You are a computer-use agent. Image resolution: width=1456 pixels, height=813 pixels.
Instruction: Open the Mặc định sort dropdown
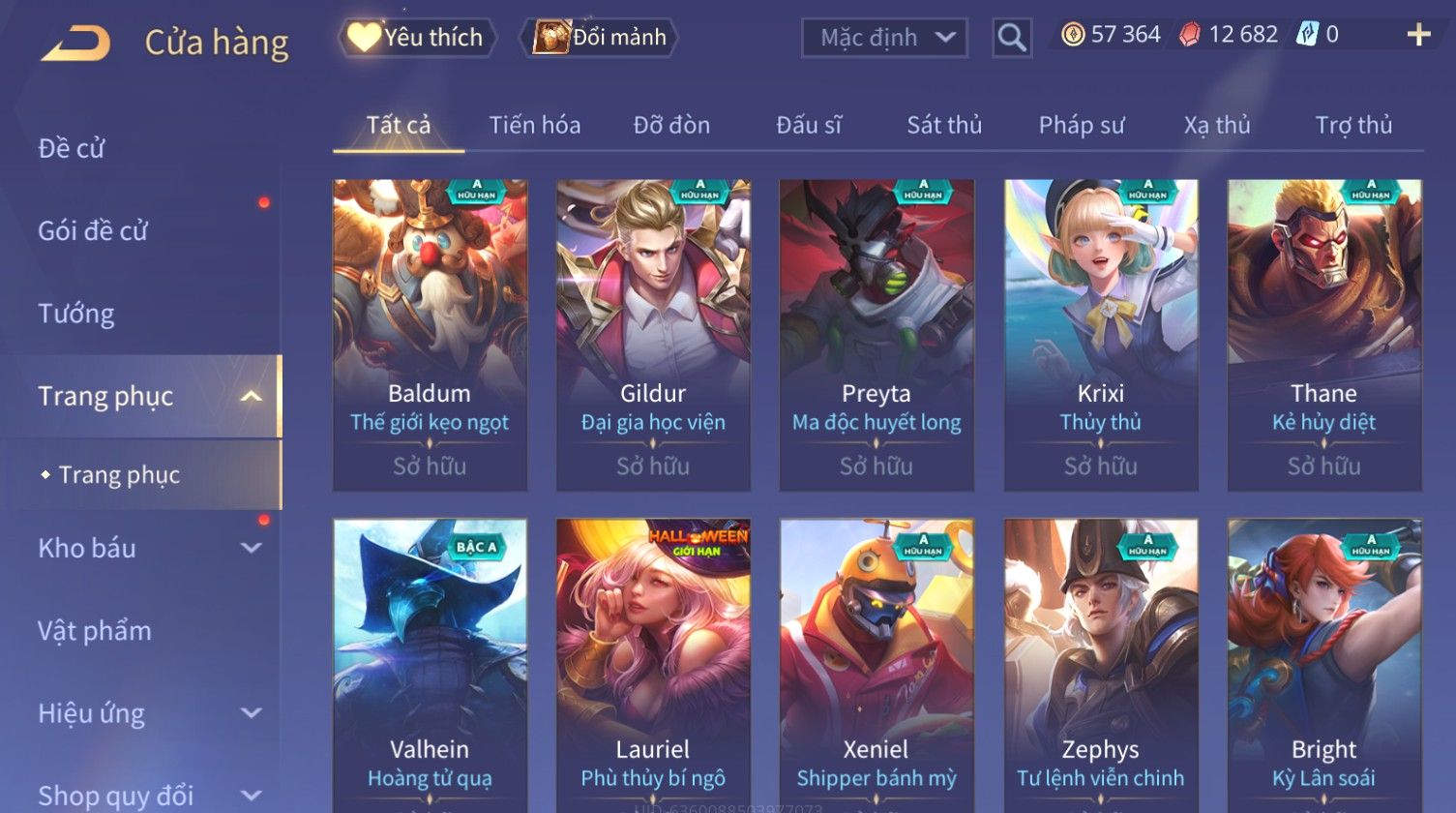885,38
